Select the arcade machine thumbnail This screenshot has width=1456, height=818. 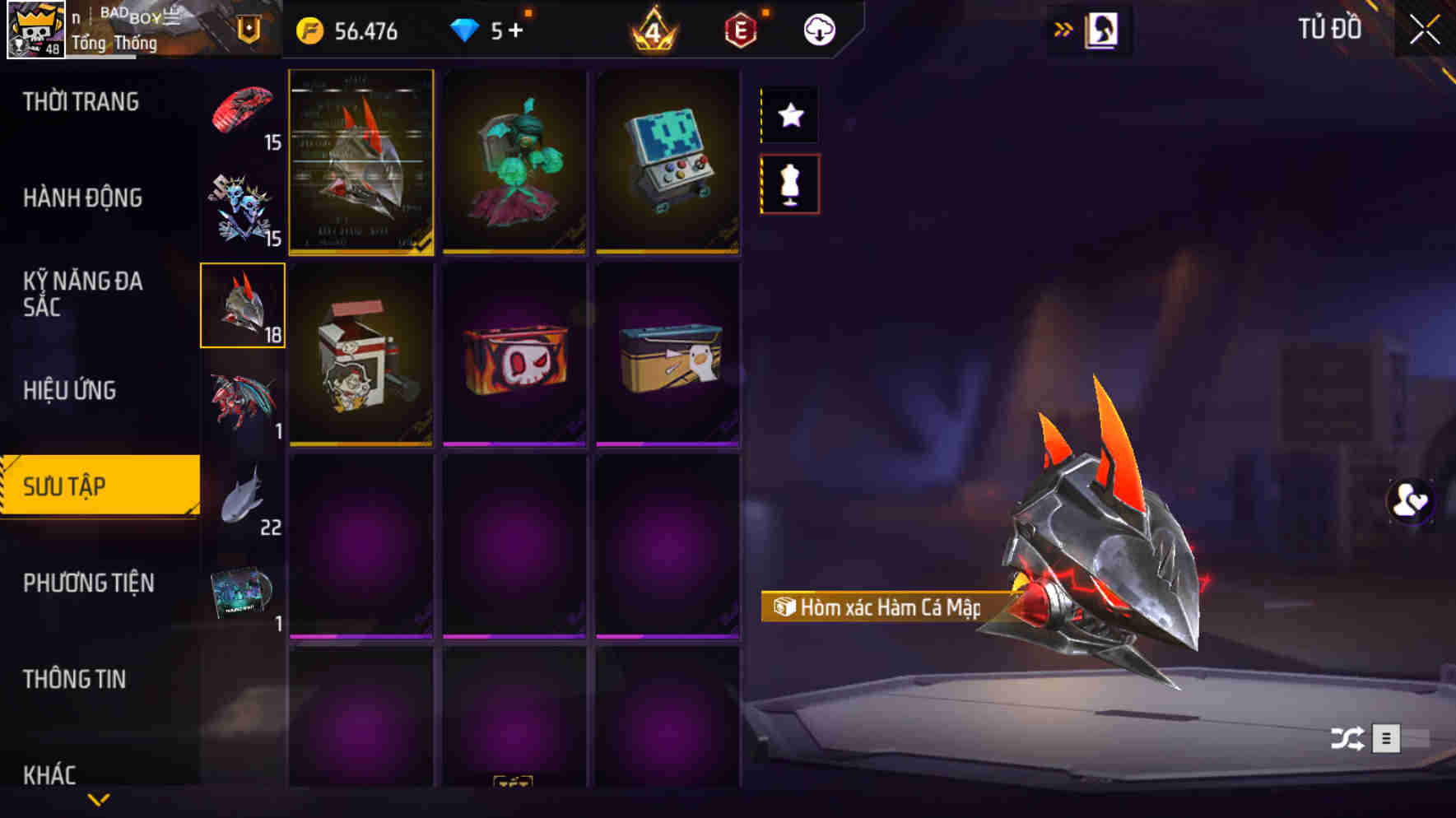668,162
